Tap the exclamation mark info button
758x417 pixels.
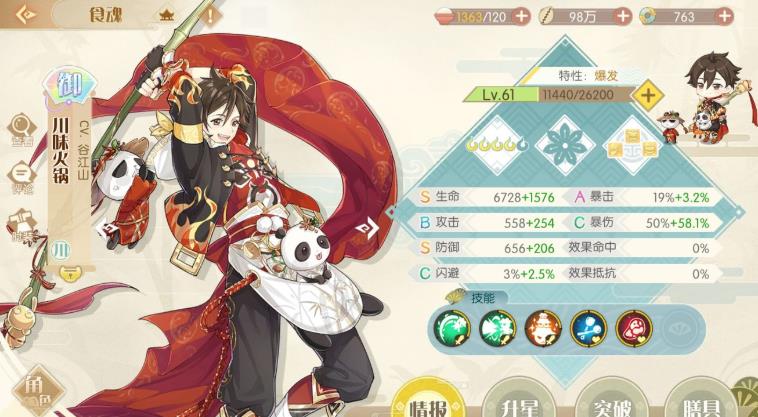pos(211,16)
